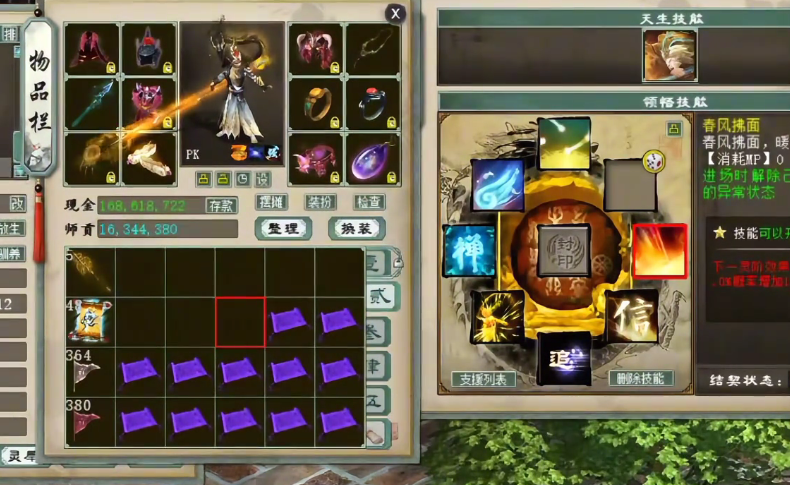Click the 检查 inspect button
Image resolution: width=790 pixels, height=485 pixels.
click(369, 202)
